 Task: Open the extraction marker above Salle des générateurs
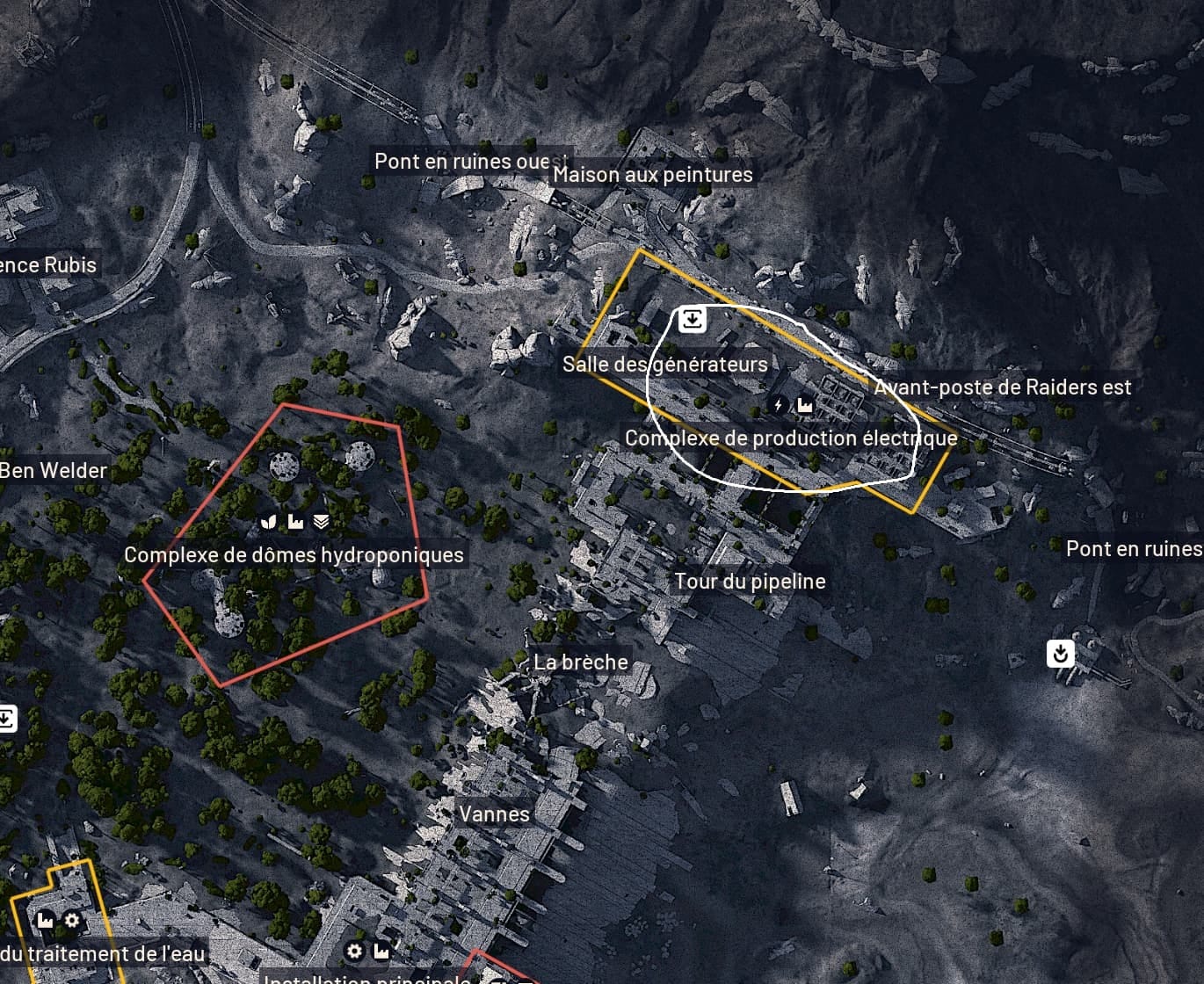coord(693,318)
